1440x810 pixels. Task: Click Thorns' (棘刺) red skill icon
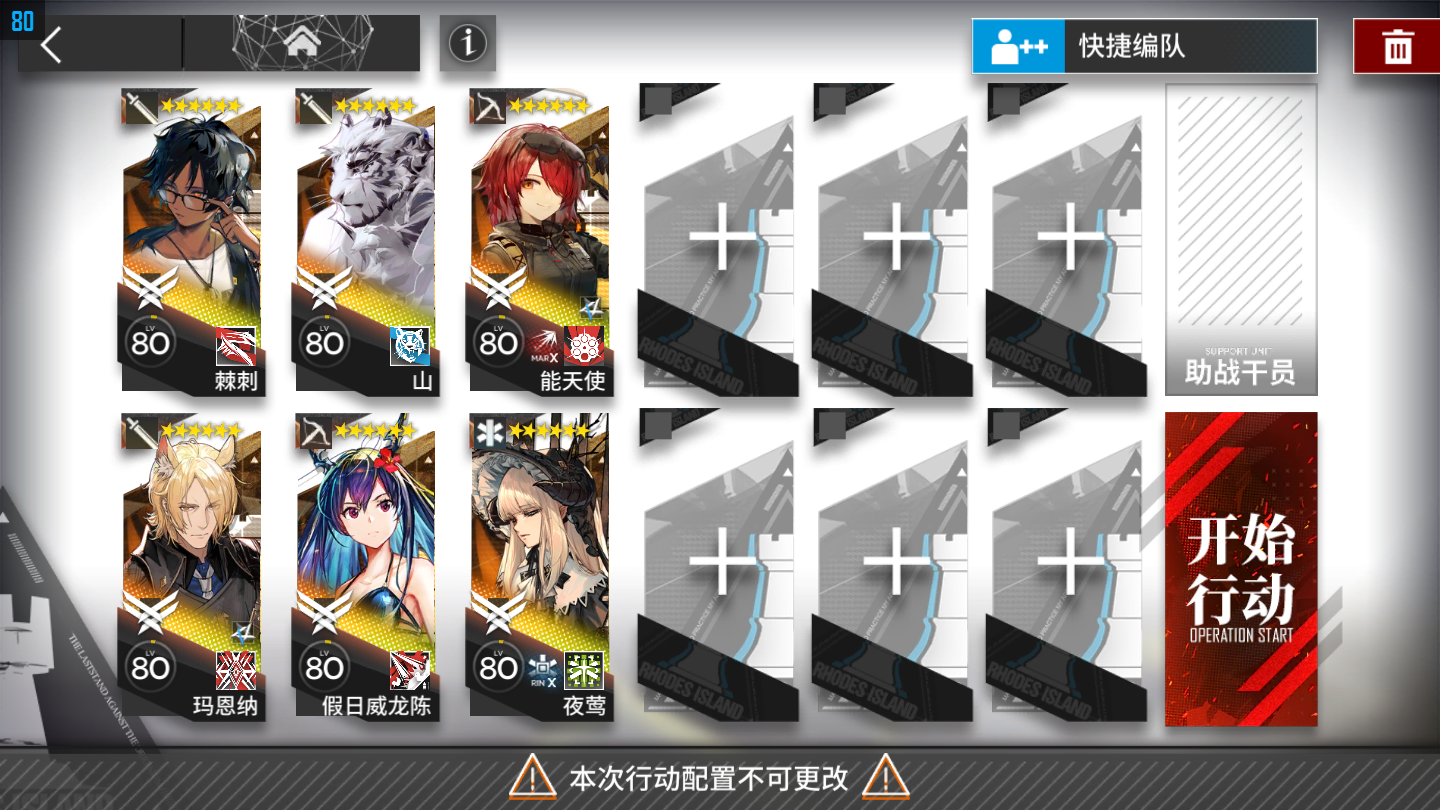(237, 348)
